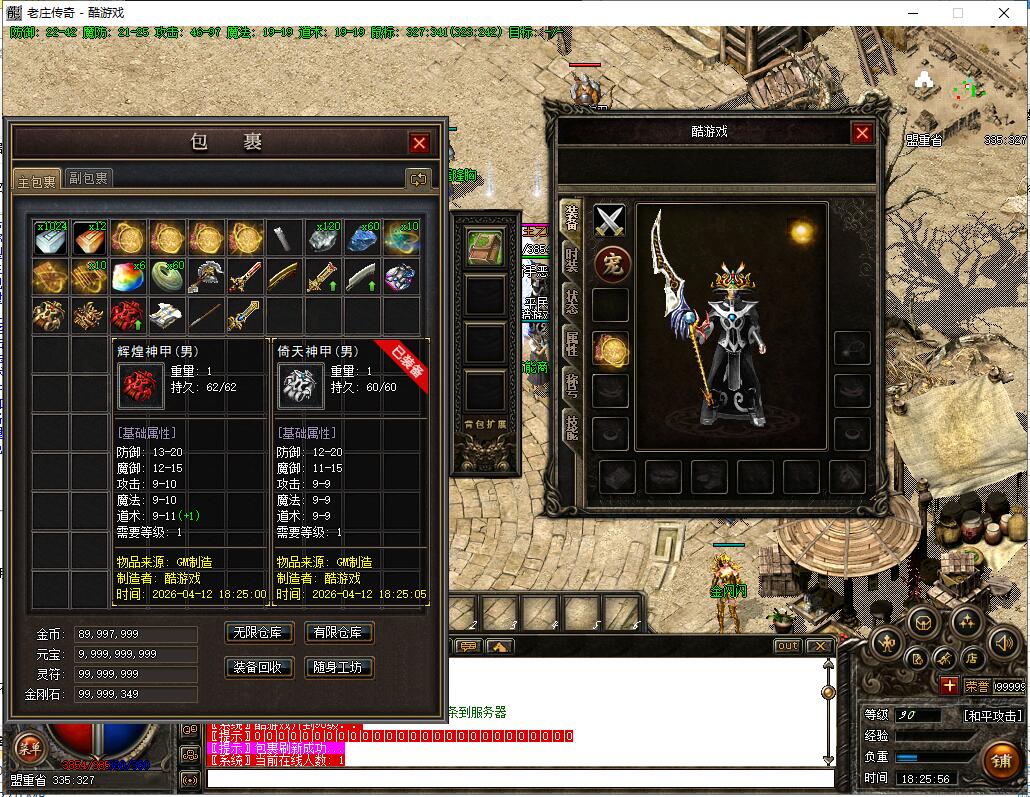
Task: Click the crossed swords icon
Action: (610, 221)
